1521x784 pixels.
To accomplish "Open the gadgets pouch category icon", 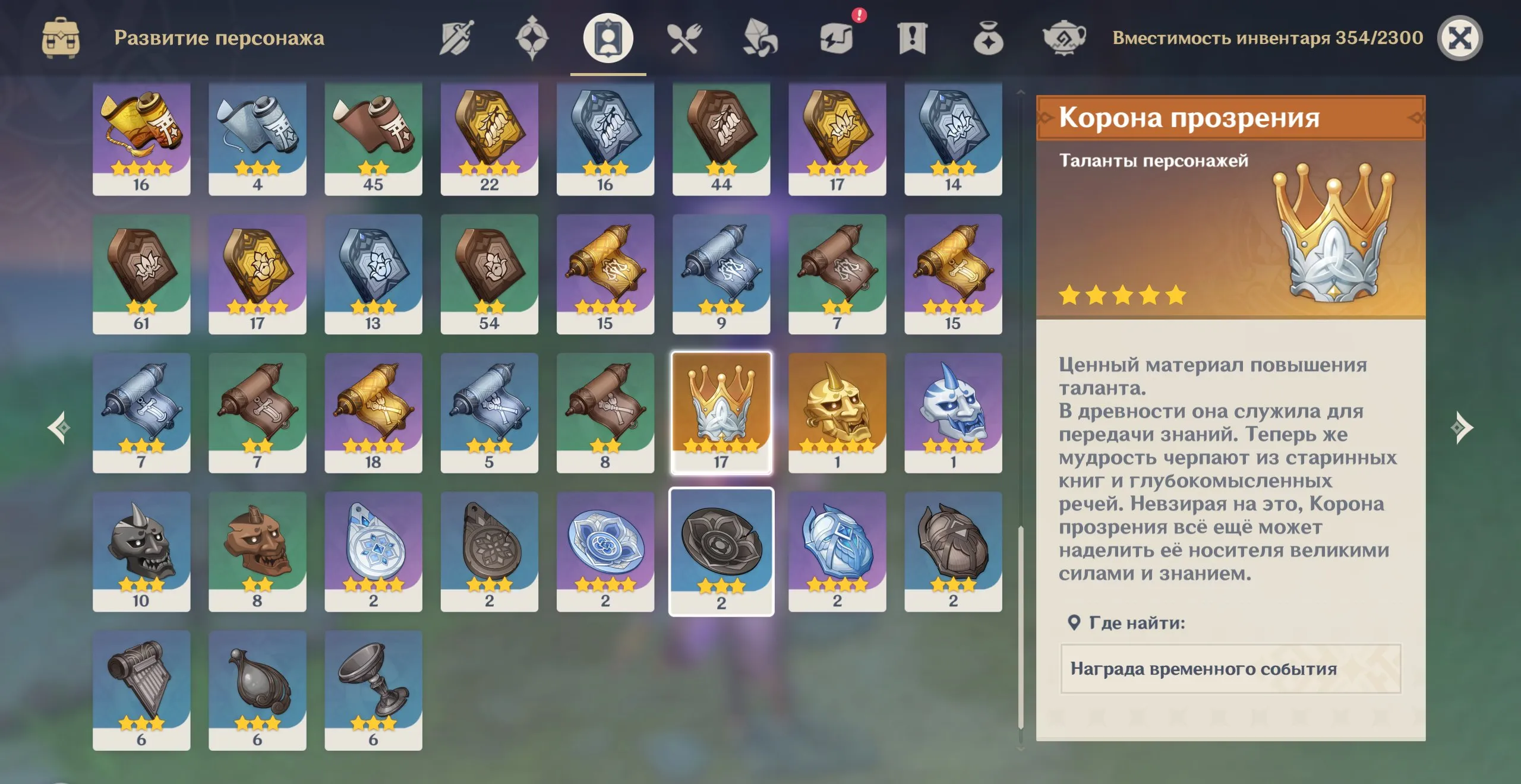I will tap(989, 37).
